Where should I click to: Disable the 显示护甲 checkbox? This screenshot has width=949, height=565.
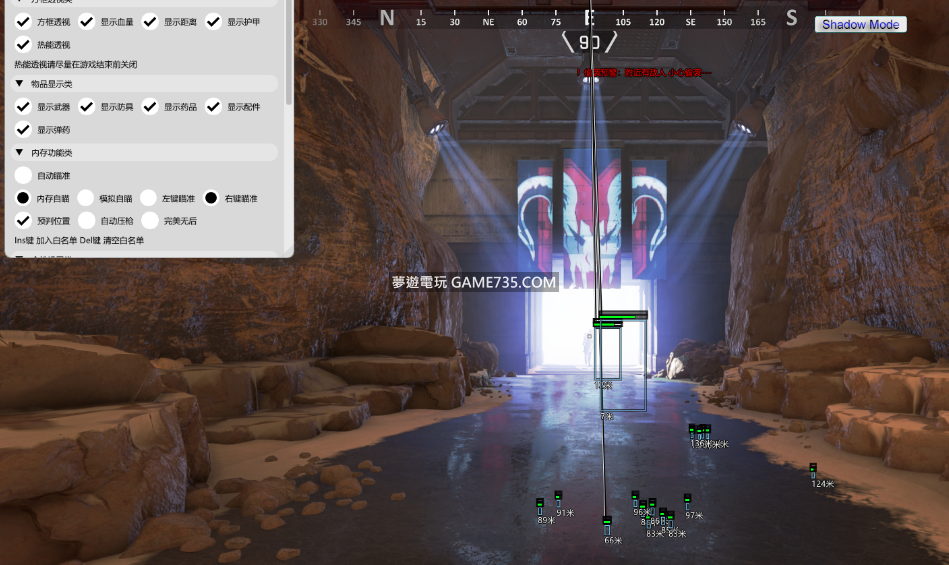click(213, 21)
